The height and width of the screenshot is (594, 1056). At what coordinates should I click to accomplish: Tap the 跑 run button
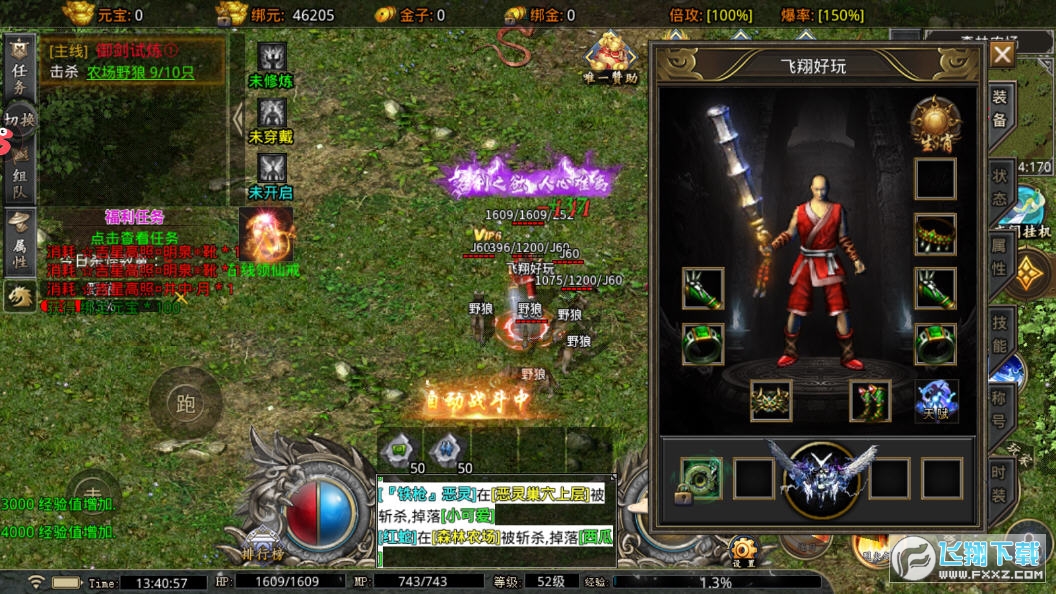point(185,403)
